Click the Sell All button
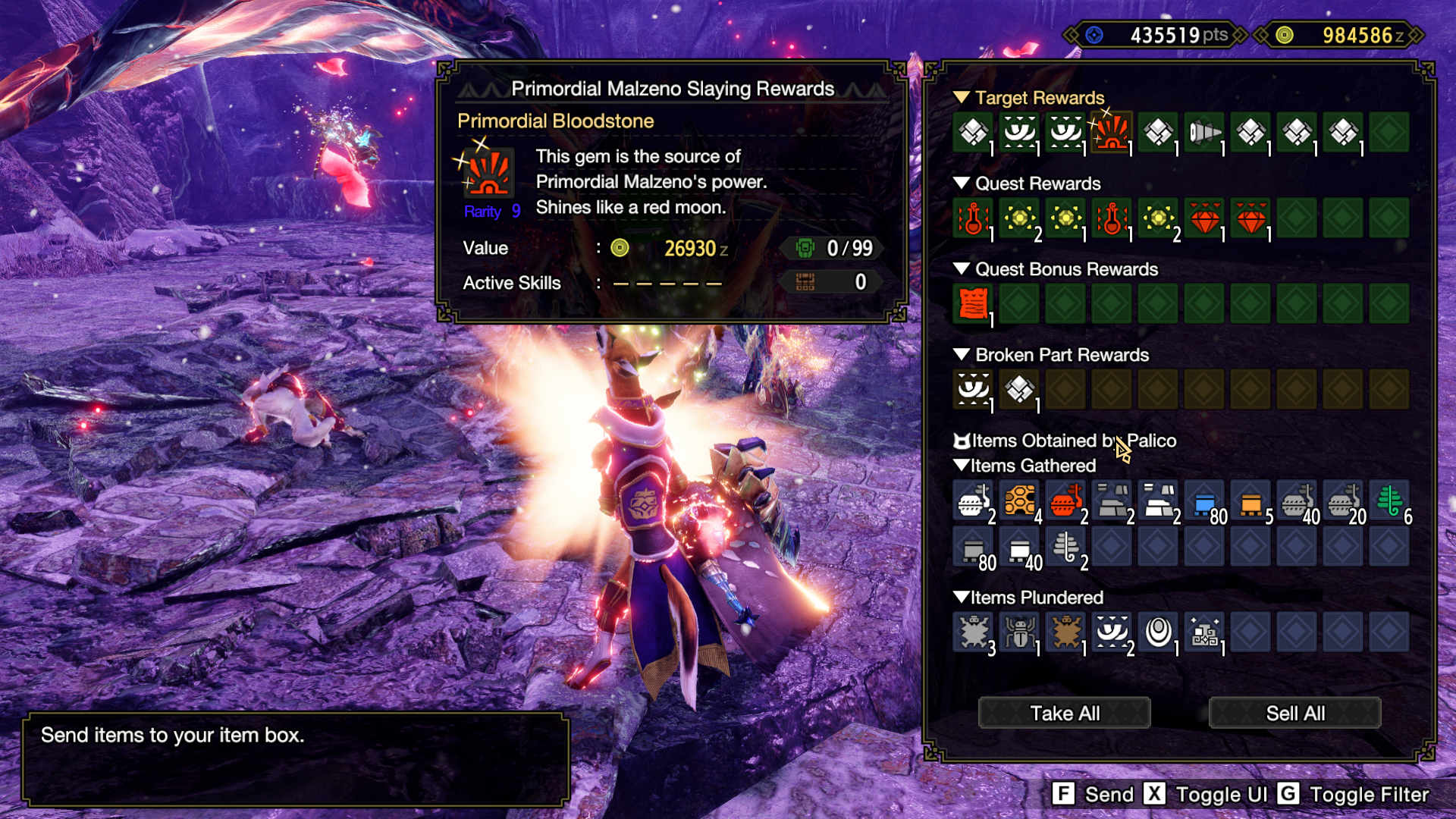Screen dimensions: 1456x819 point(1294,713)
